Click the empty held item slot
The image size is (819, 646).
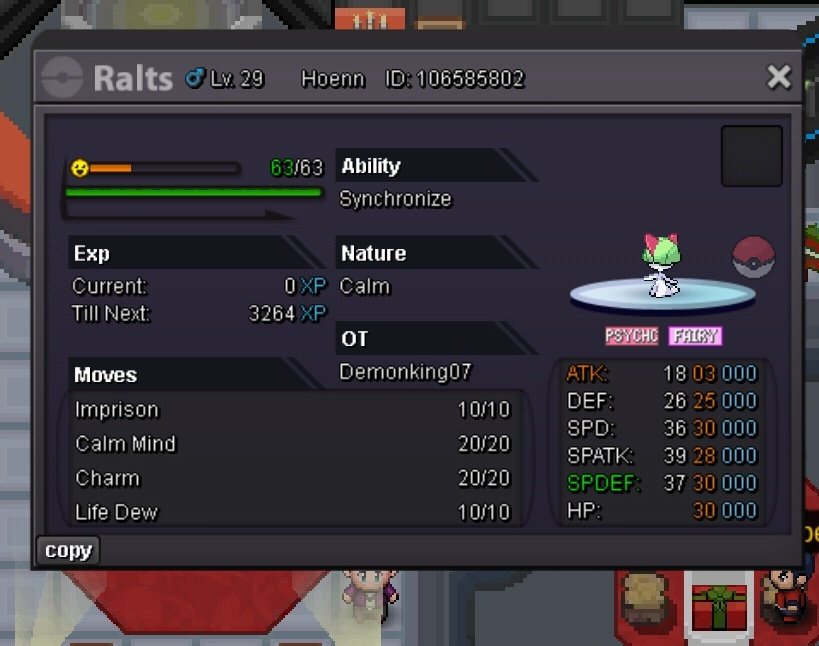(751, 156)
